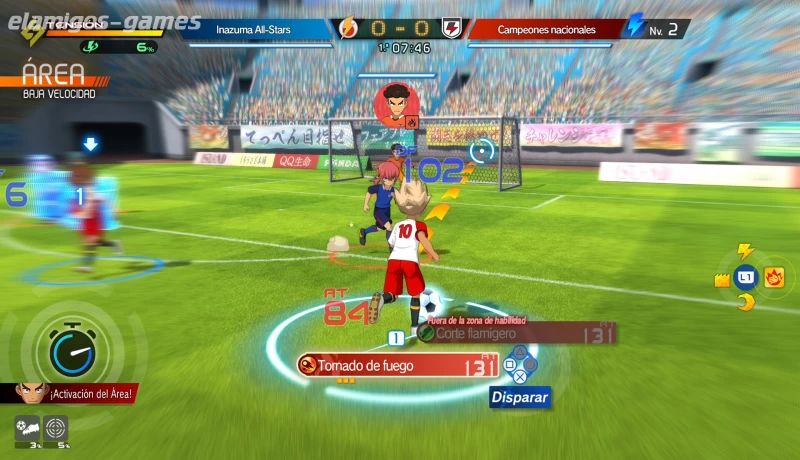This screenshot has width=800, height=460.
Task: Select the ball and boot passive icon
Action: coord(27,427)
